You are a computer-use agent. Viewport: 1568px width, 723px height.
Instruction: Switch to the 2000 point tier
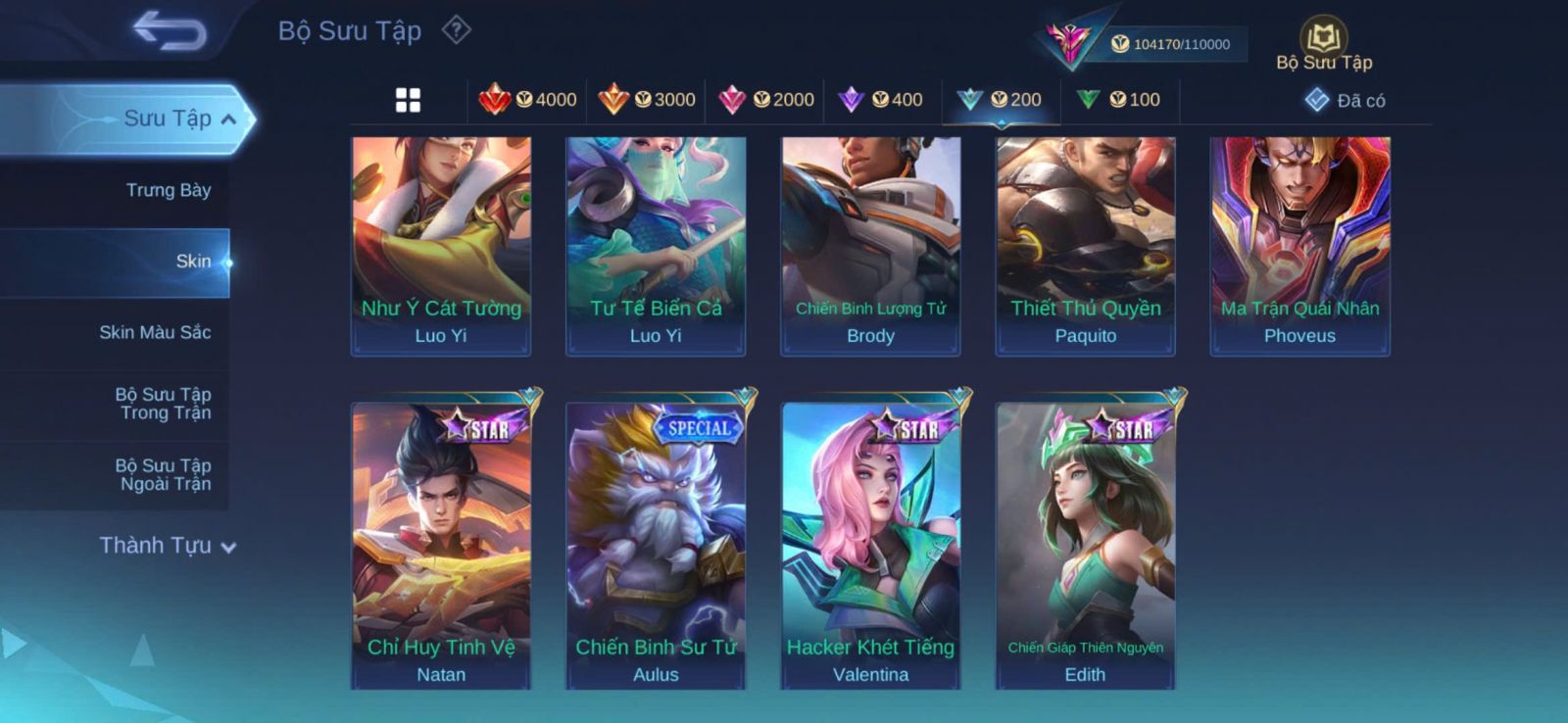(766, 100)
